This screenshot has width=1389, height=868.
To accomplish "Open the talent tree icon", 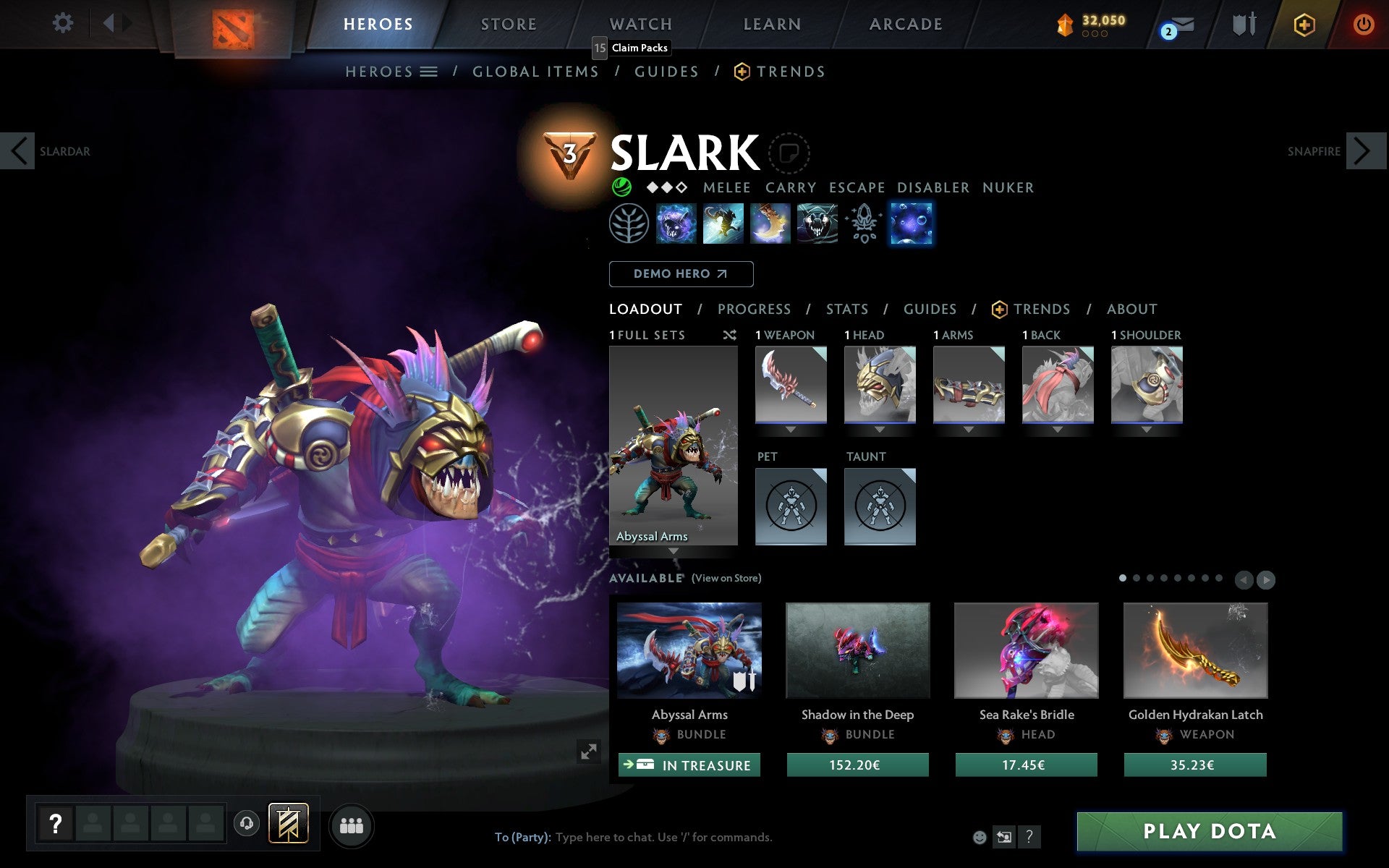I will (x=629, y=224).
